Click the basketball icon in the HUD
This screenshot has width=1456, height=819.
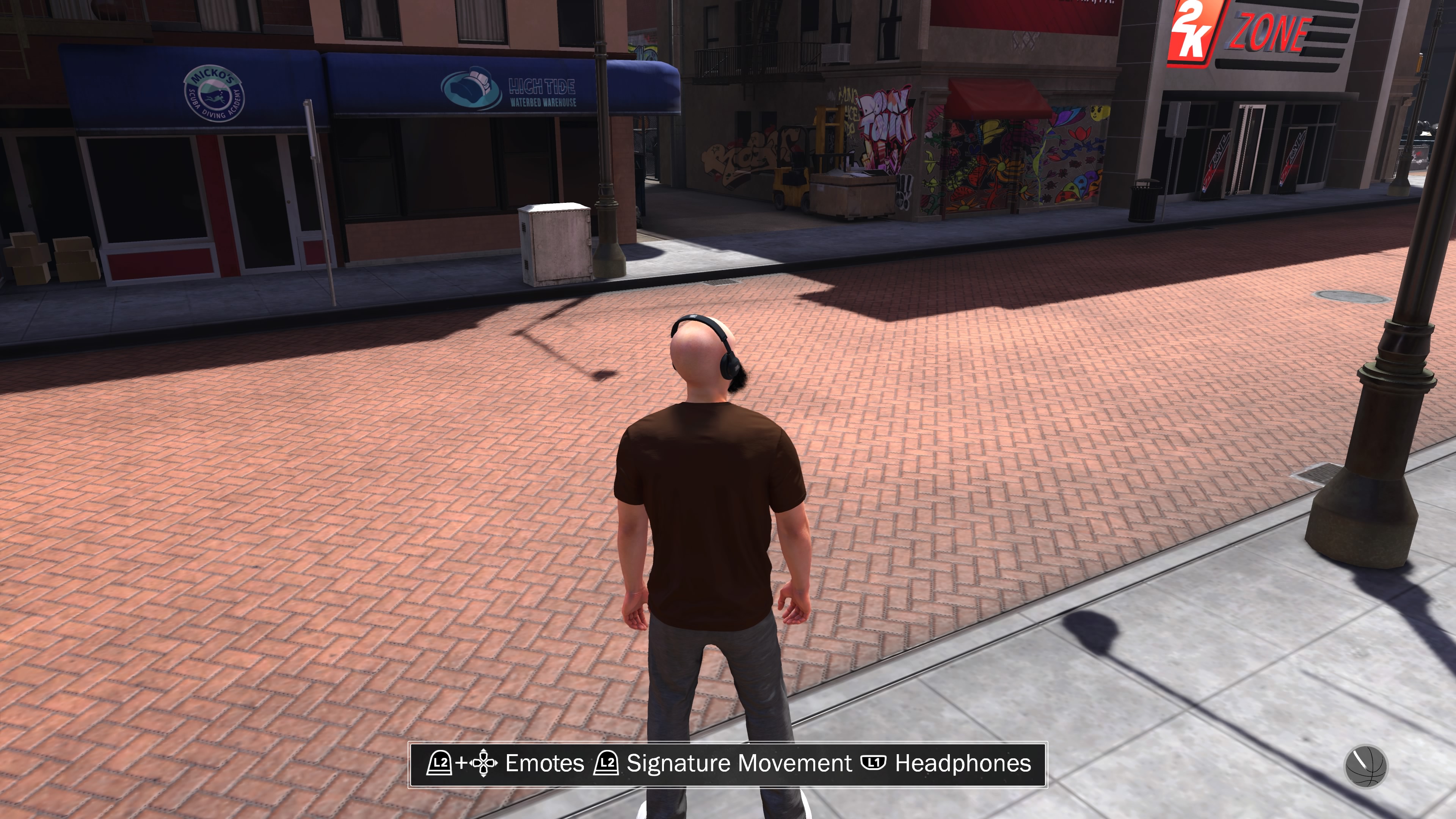pos(1365,766)
